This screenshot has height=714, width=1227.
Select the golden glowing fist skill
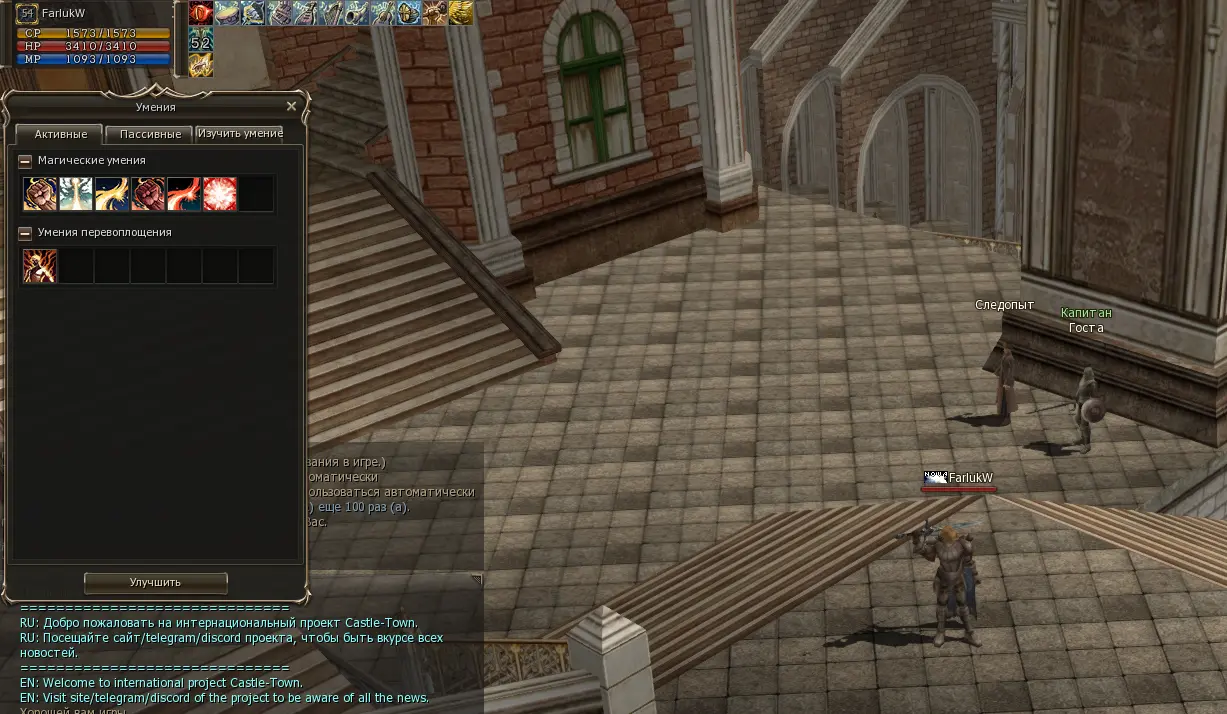pos(40,194)
